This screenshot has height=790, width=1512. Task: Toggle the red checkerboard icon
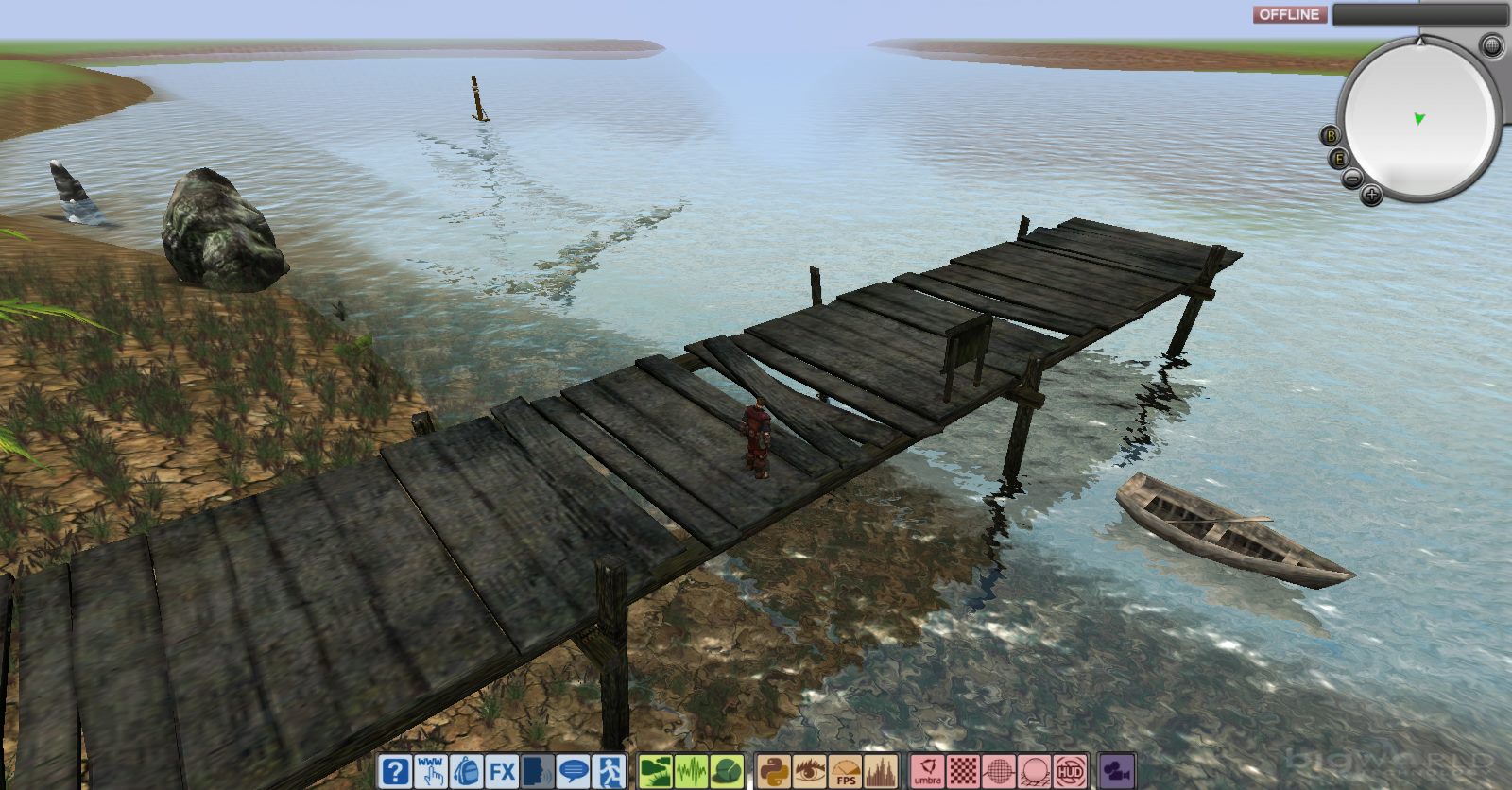[x=963, y=771]
